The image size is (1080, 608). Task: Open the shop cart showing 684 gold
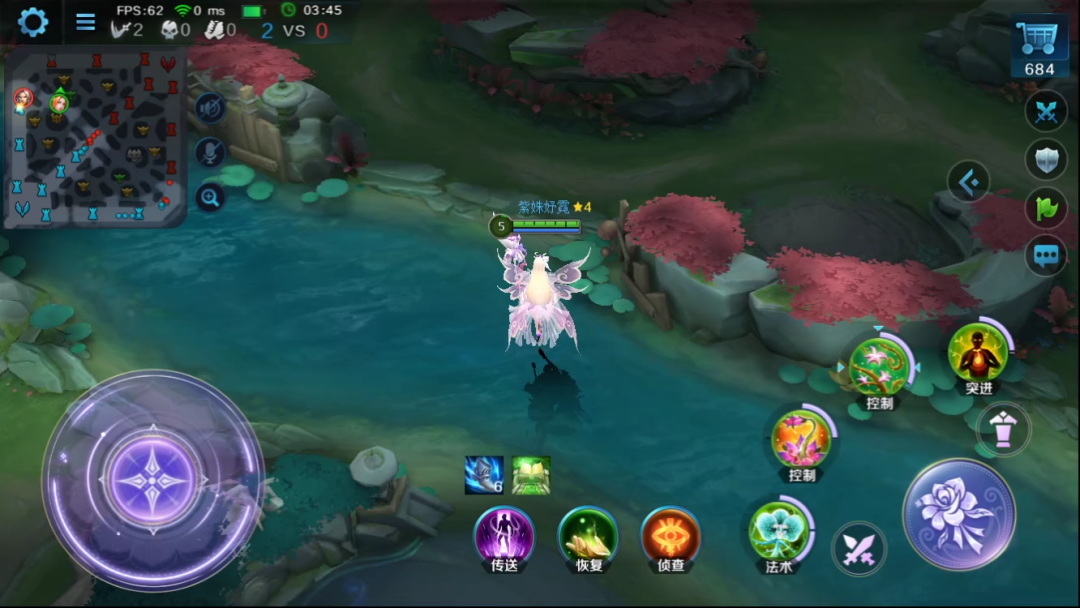click(x=1039, y=48)
